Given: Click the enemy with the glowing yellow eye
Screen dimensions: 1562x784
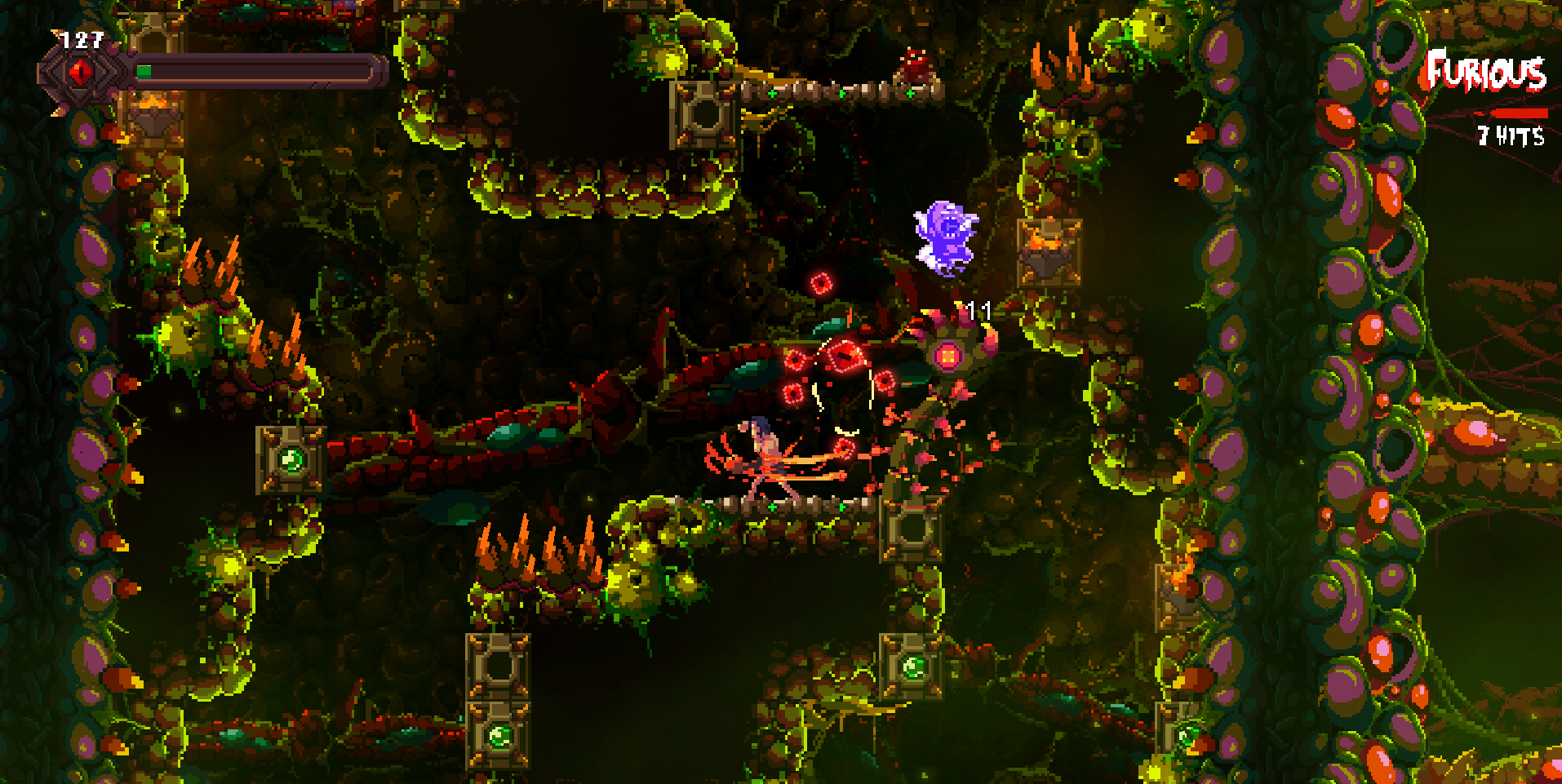Looking at the screenshot, I should (x=947, y=355).
